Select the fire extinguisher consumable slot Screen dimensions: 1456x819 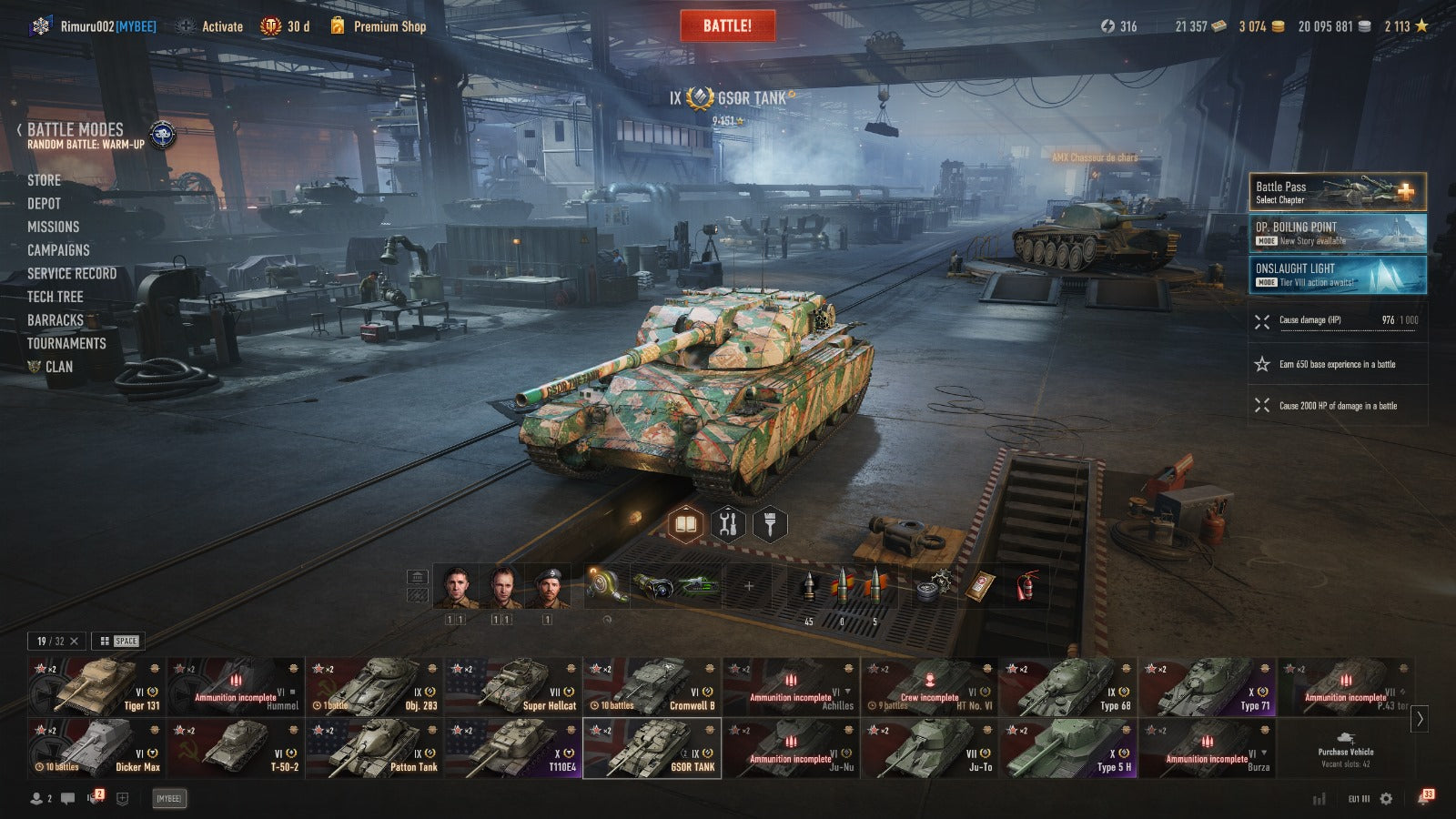[1026, 587]
